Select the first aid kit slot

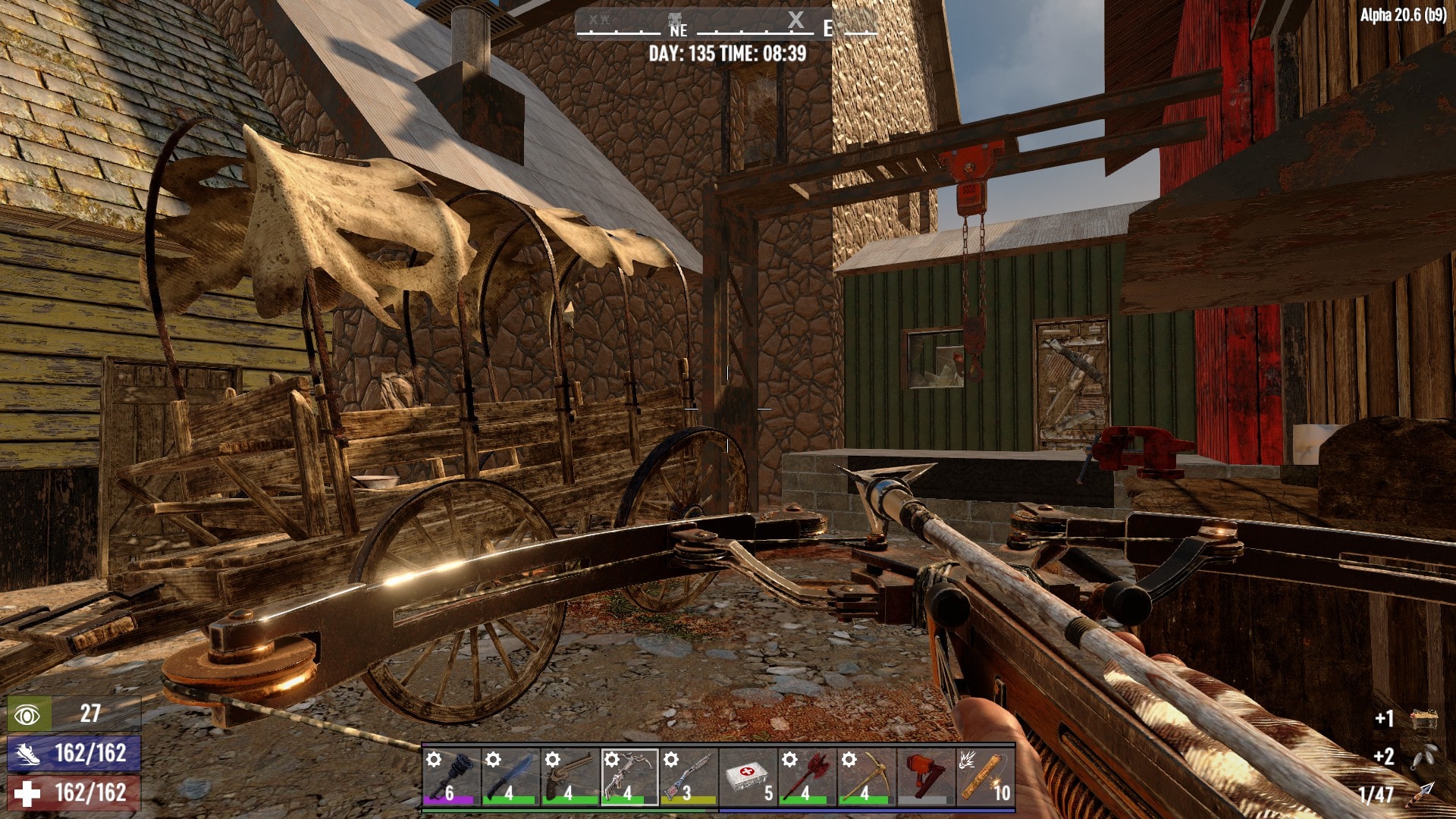tap(748, 776)
